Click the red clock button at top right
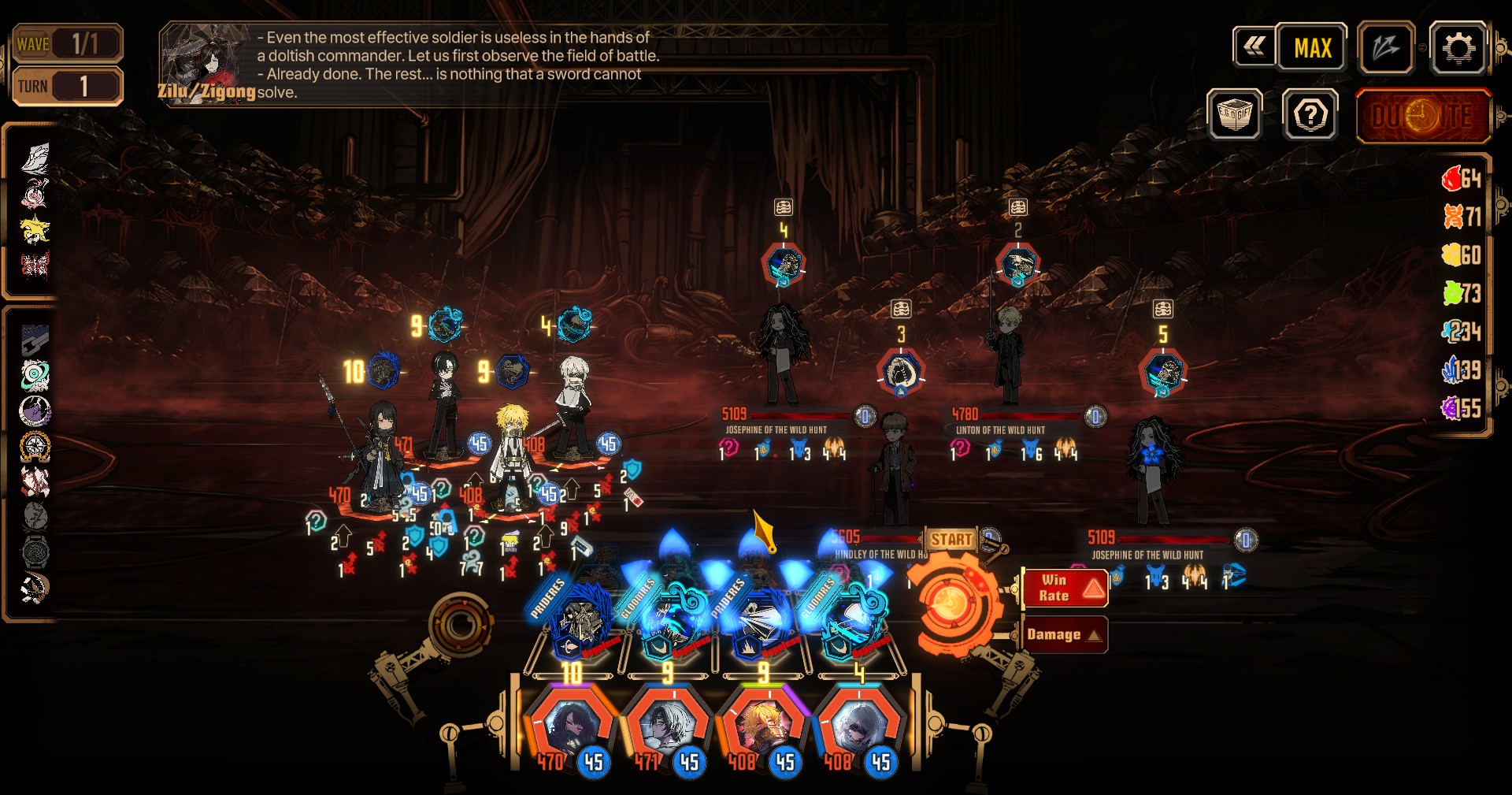The image size is (1512, 795). [1423, 117]
